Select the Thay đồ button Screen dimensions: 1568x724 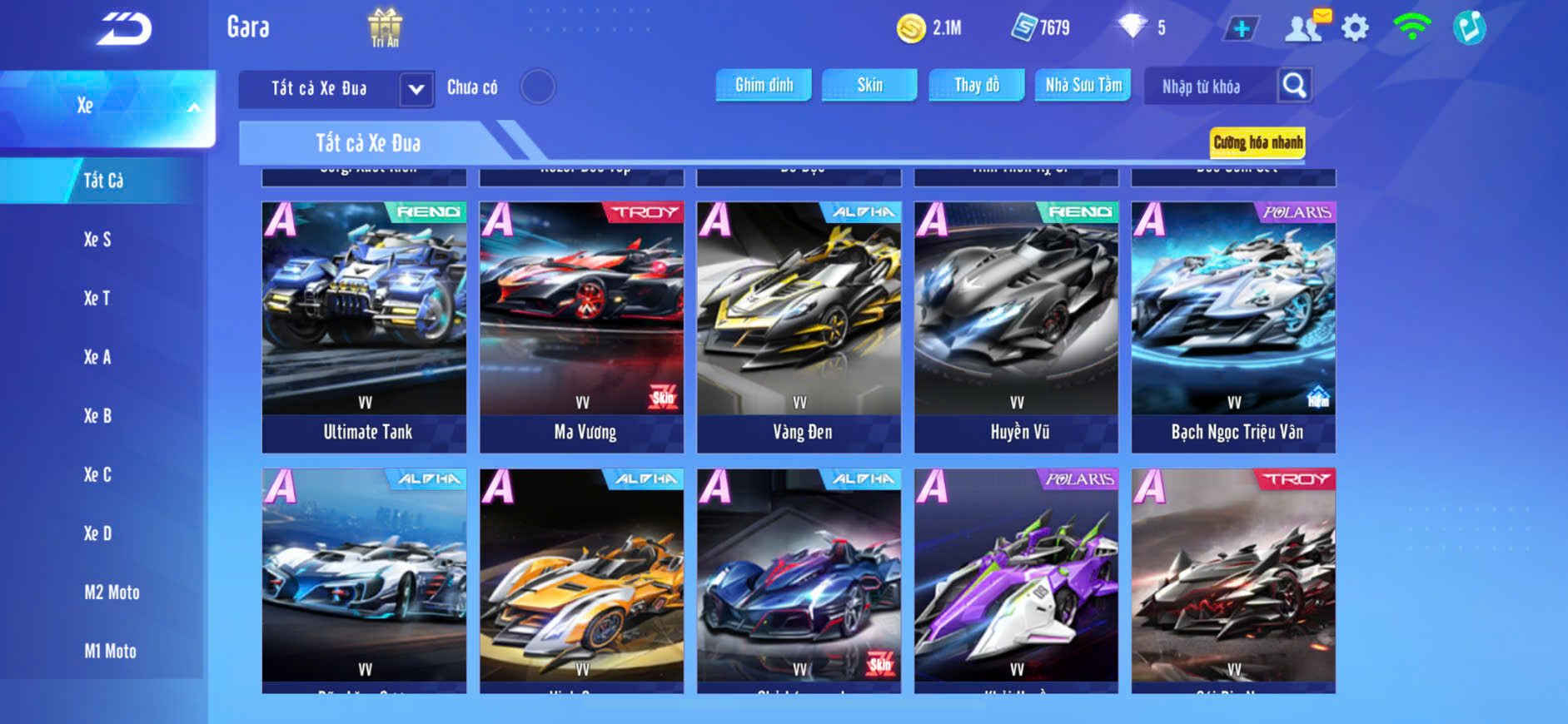pos(976,85)
